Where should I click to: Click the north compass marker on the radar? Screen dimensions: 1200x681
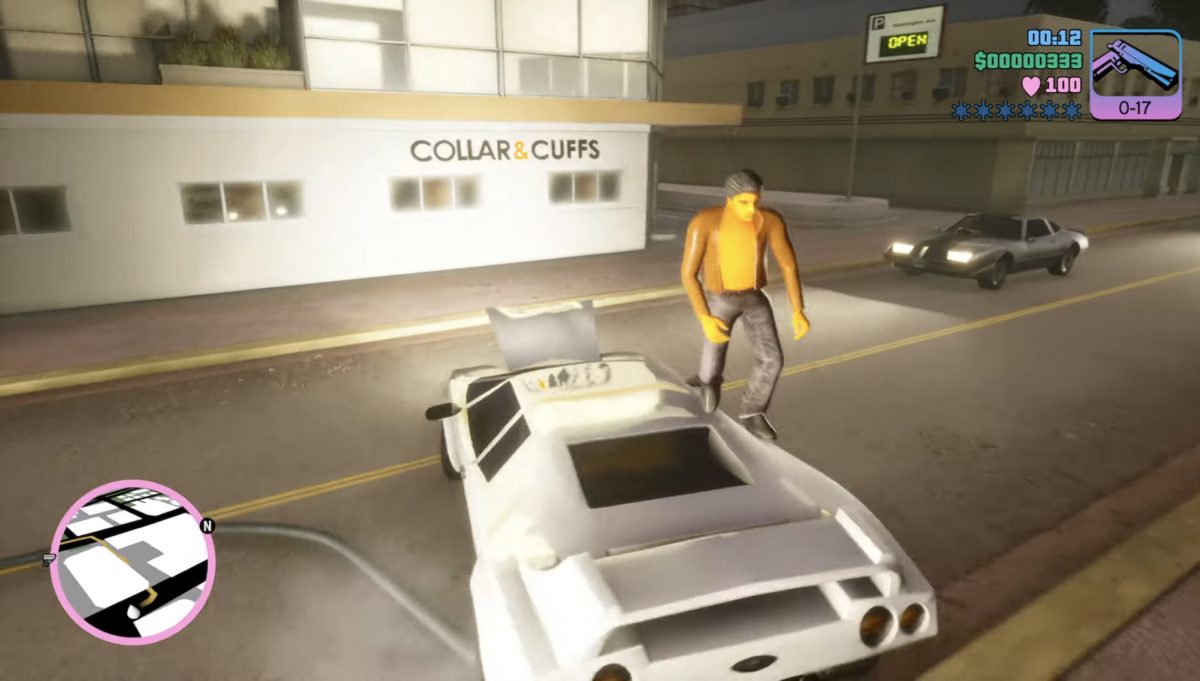coord(207,525)
